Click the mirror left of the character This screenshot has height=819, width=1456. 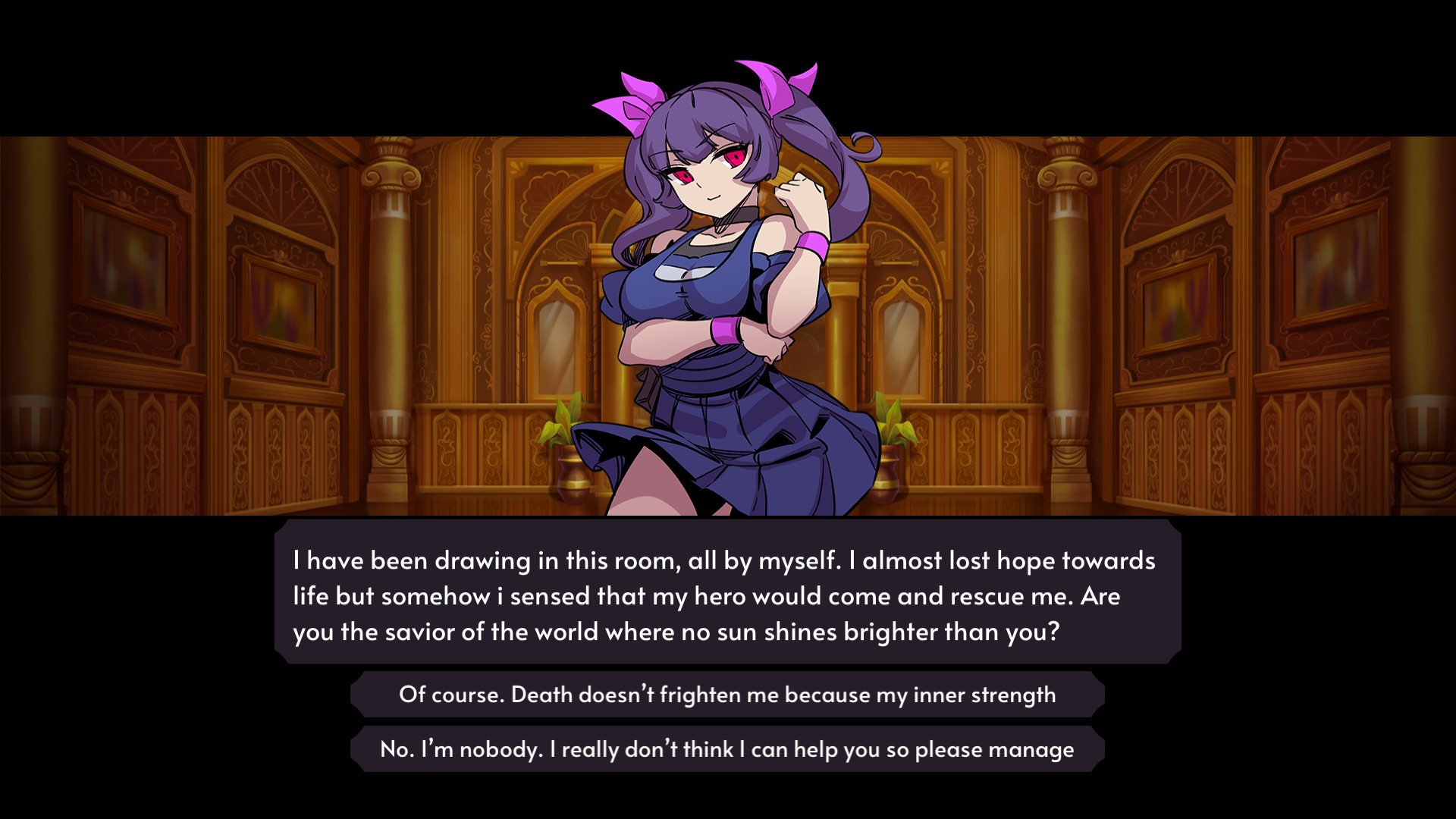pyautogui.click(x=557, y=349)
